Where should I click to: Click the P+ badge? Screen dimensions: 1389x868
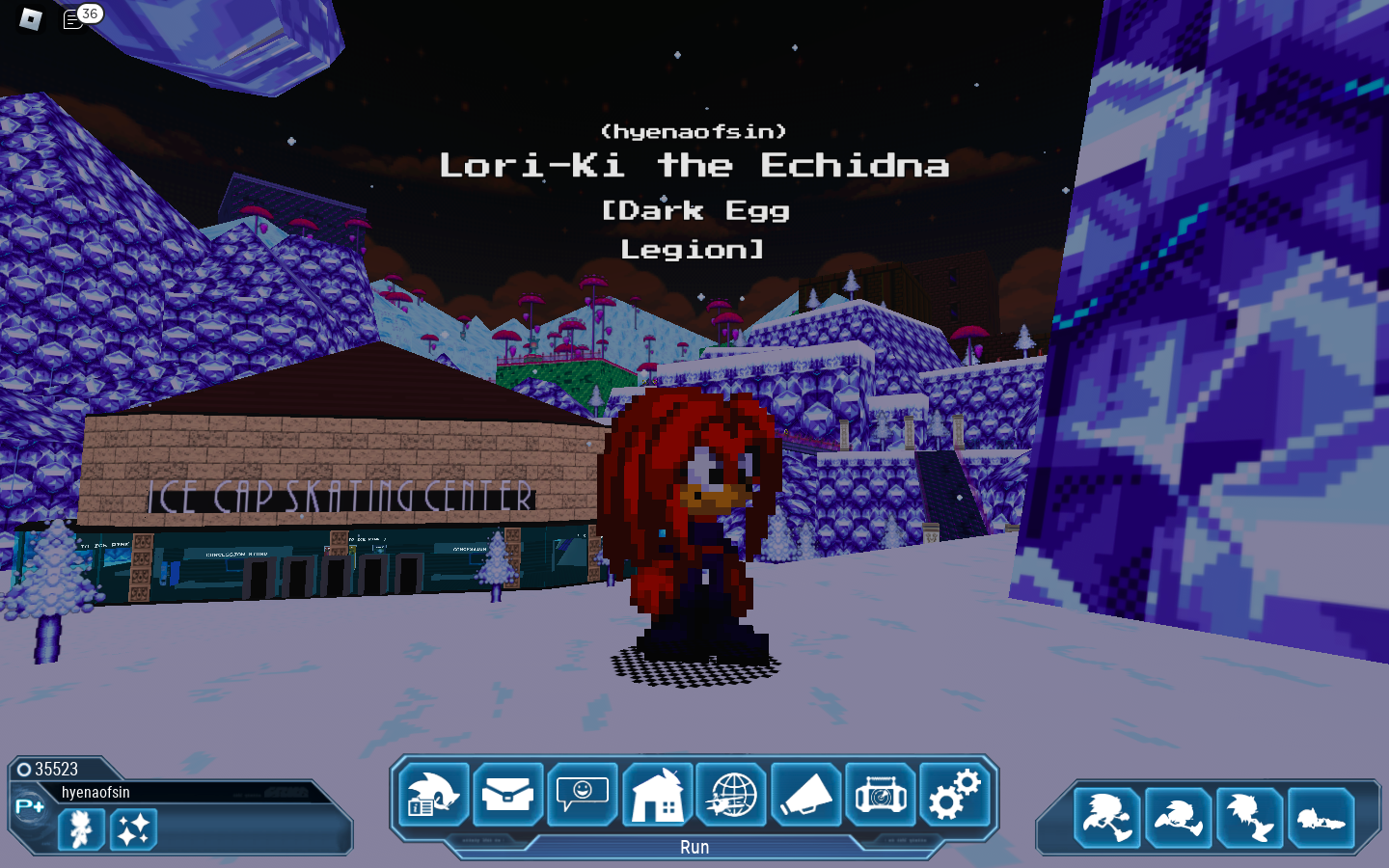coord(29,806)
